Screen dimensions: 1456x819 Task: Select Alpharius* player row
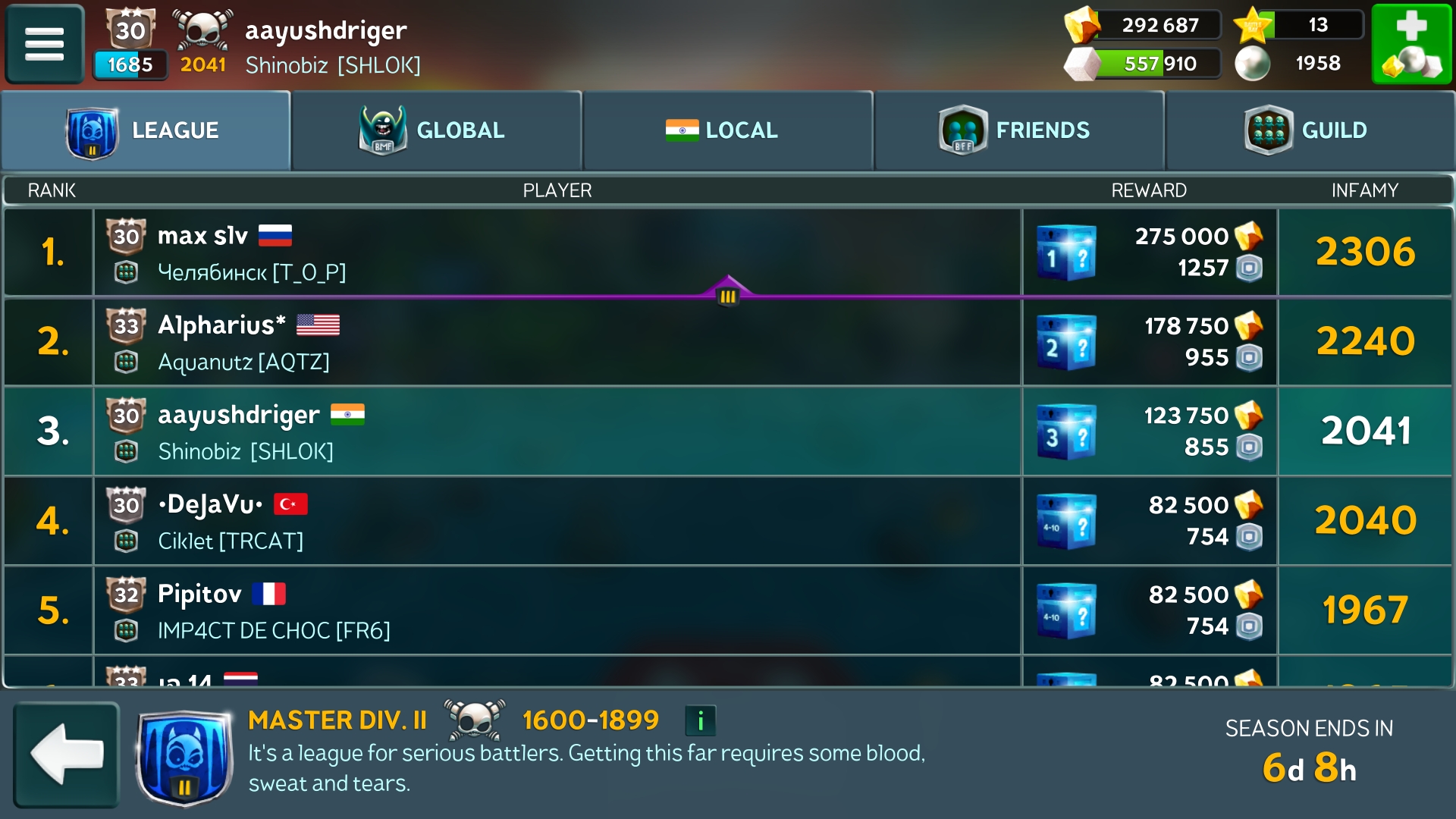pyautogui.click(x=557, y=342)
